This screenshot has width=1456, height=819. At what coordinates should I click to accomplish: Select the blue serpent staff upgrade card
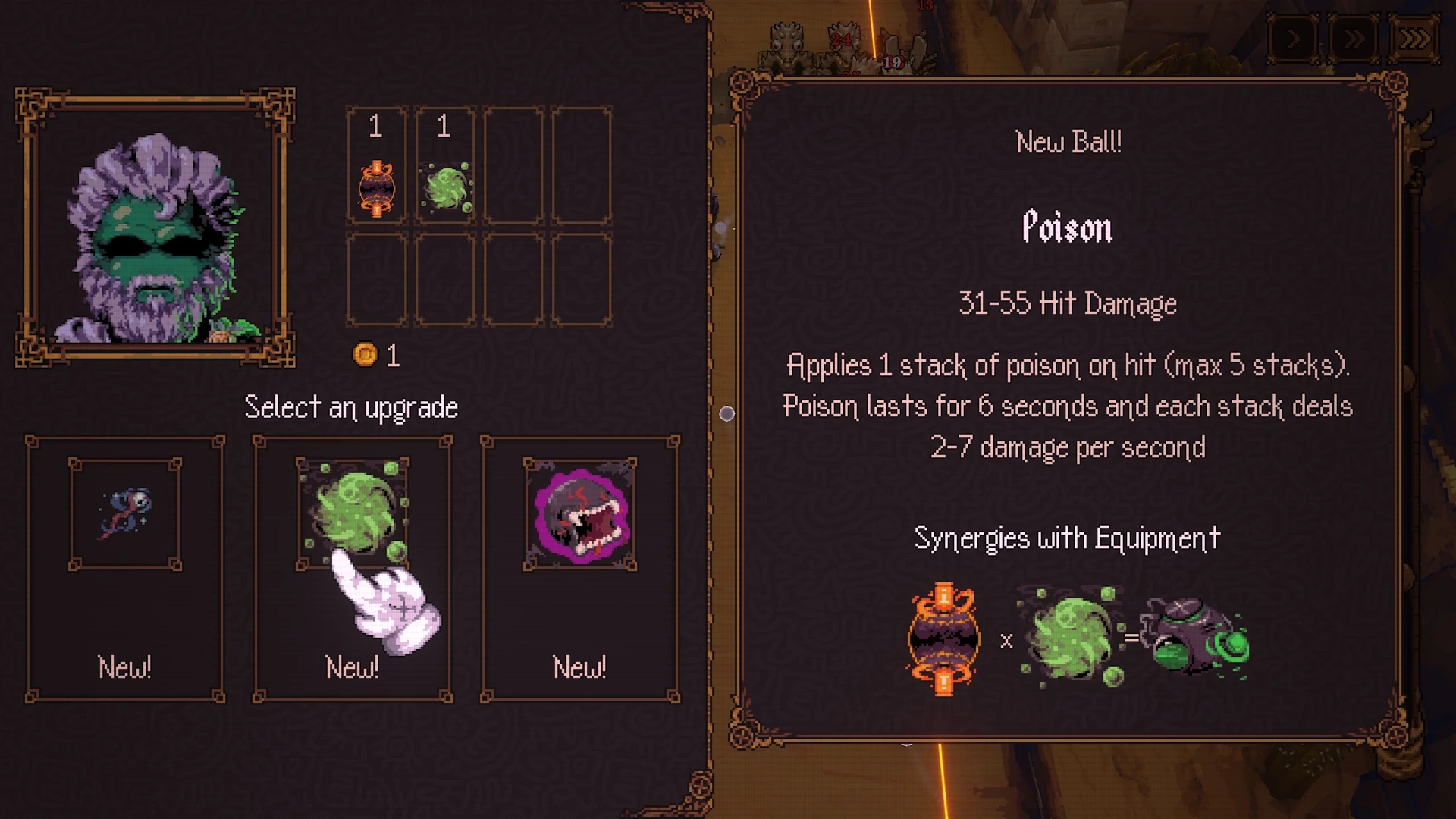tap(125, 569)
